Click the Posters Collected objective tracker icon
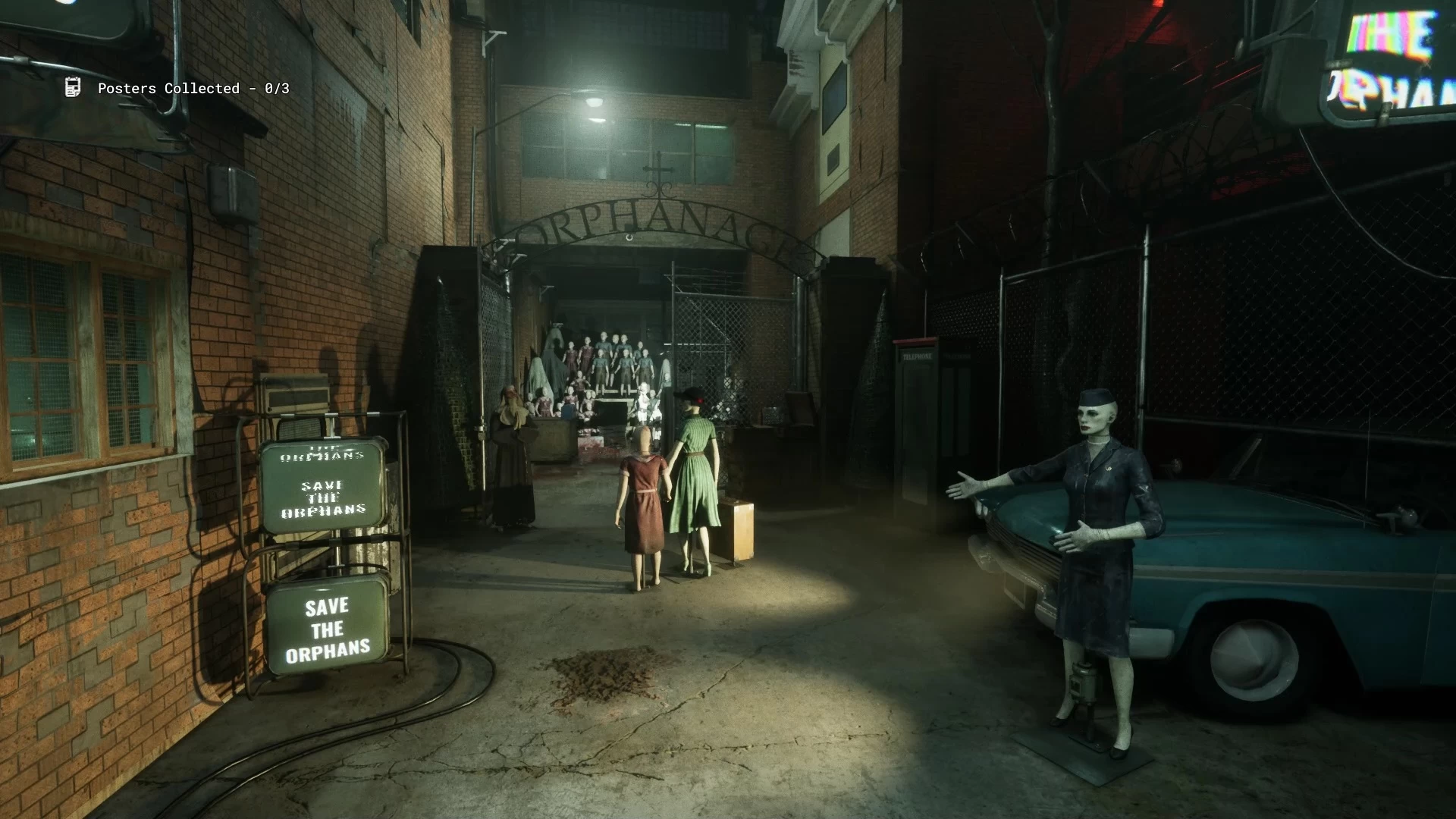The image size is (1456, 819). (73, 88)
